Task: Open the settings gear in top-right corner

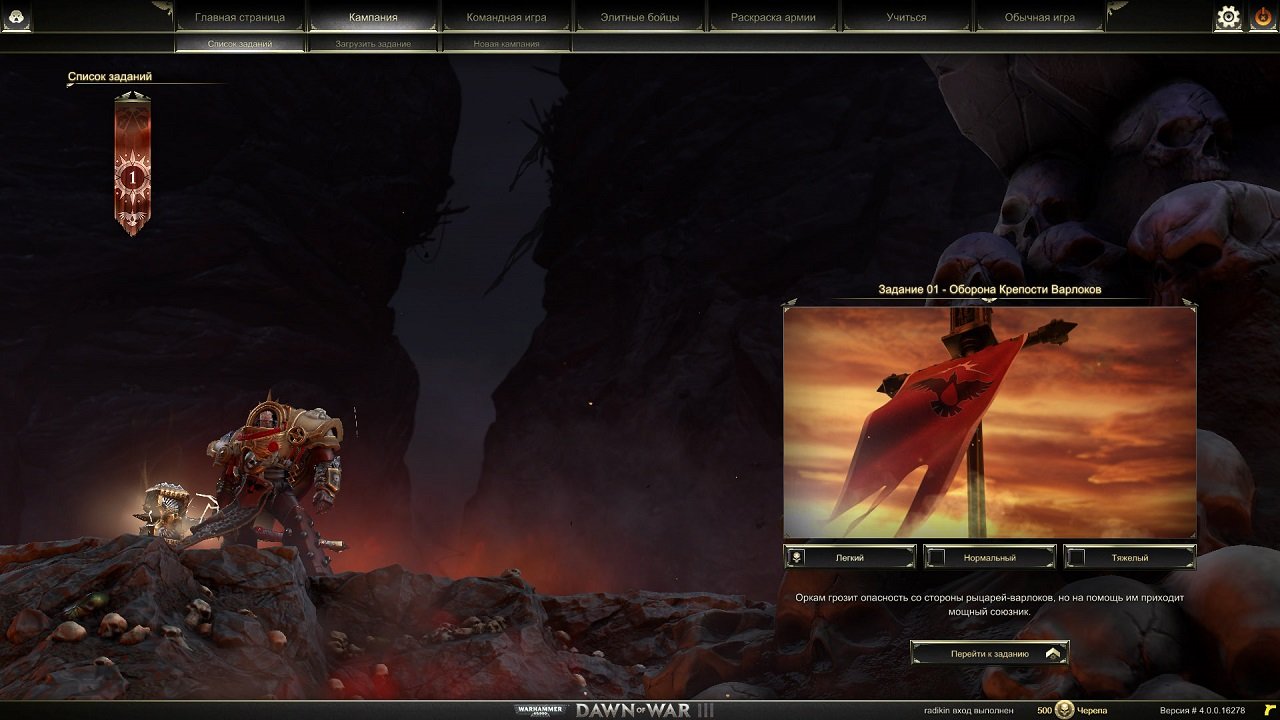Action: tap(1228, 17)
